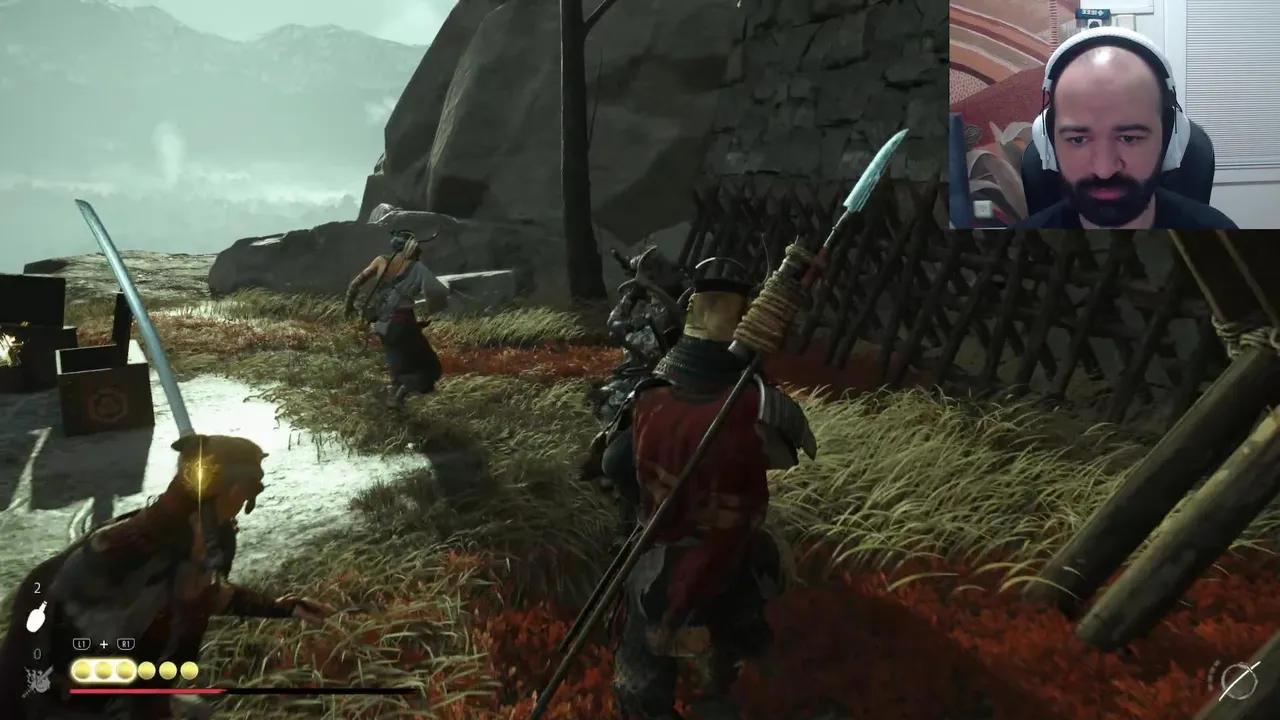Image resolution: width=1280 pixels, height=720 pixels.
Task: Toggle the last resolve orb in the row
Action: [x=189, y=670]
